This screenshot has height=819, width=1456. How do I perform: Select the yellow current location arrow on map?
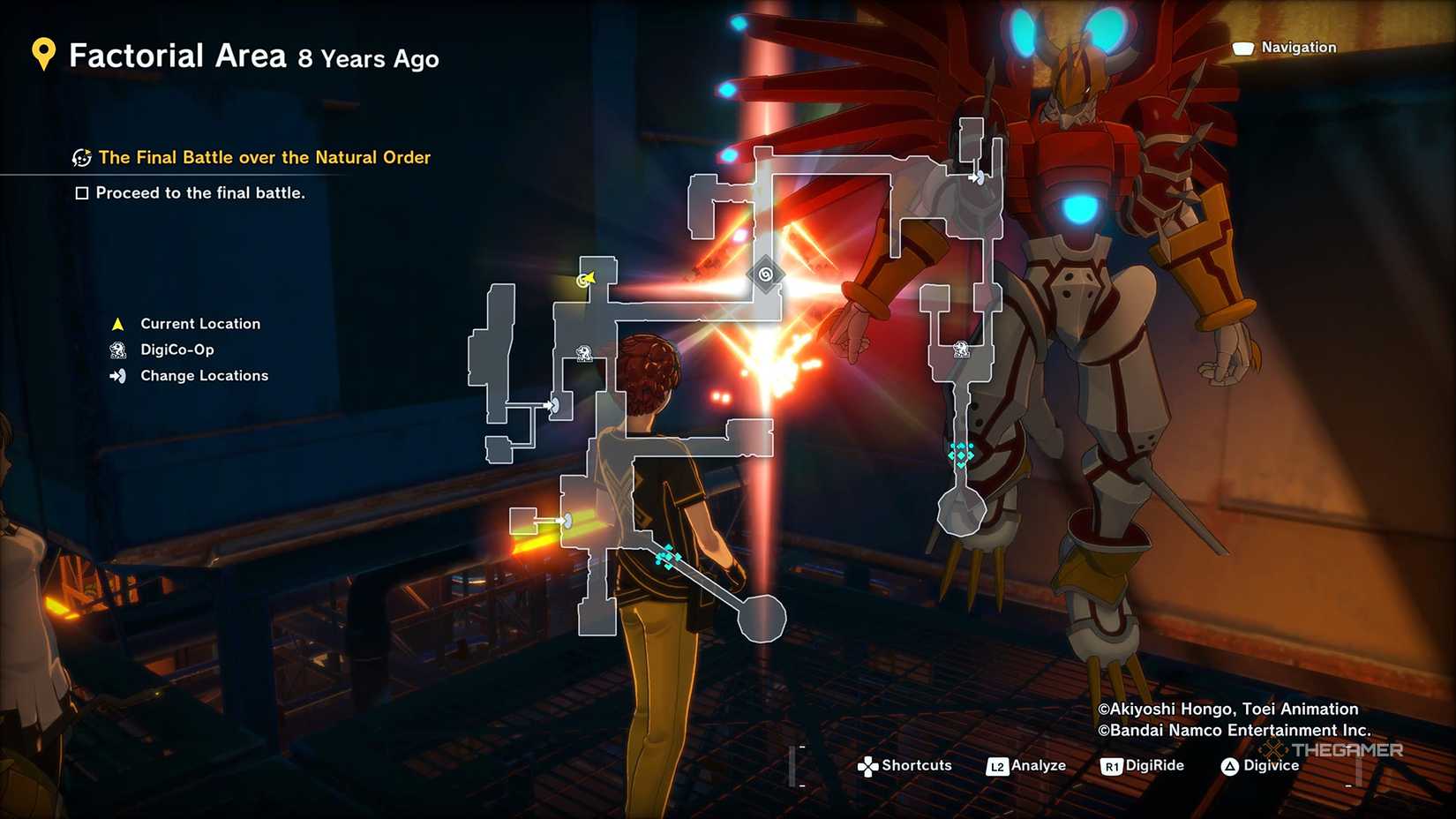[587, 280]
